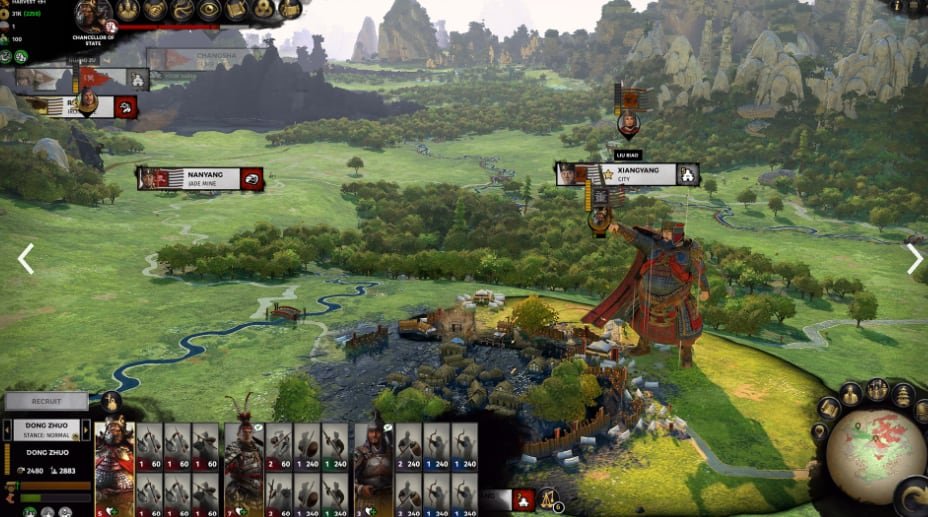Click the Recruit button
This screenshot has width=928, height=517.
click(x=46, y=402)
